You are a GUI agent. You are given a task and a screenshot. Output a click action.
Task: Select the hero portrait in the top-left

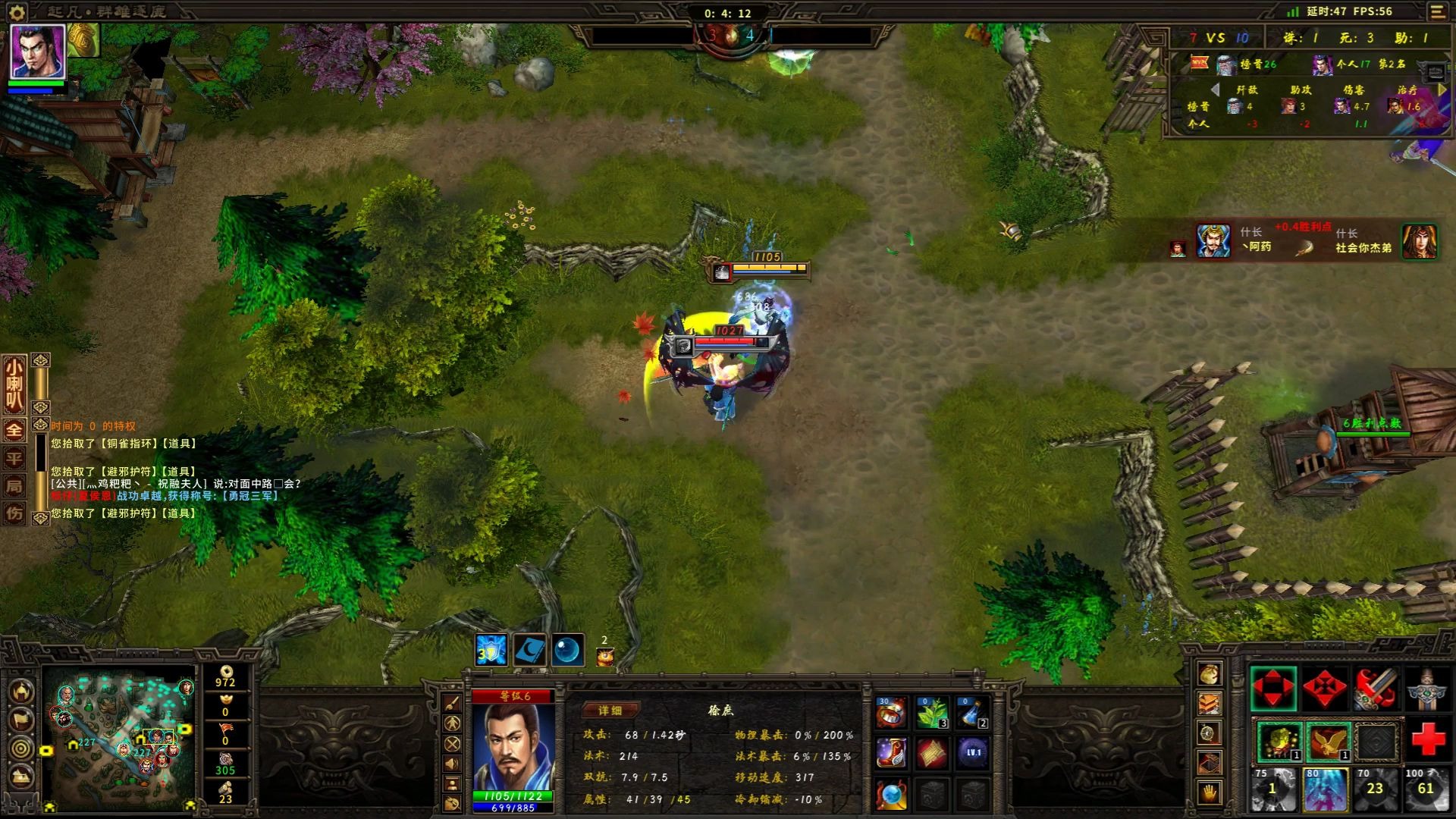coord(37,52)
